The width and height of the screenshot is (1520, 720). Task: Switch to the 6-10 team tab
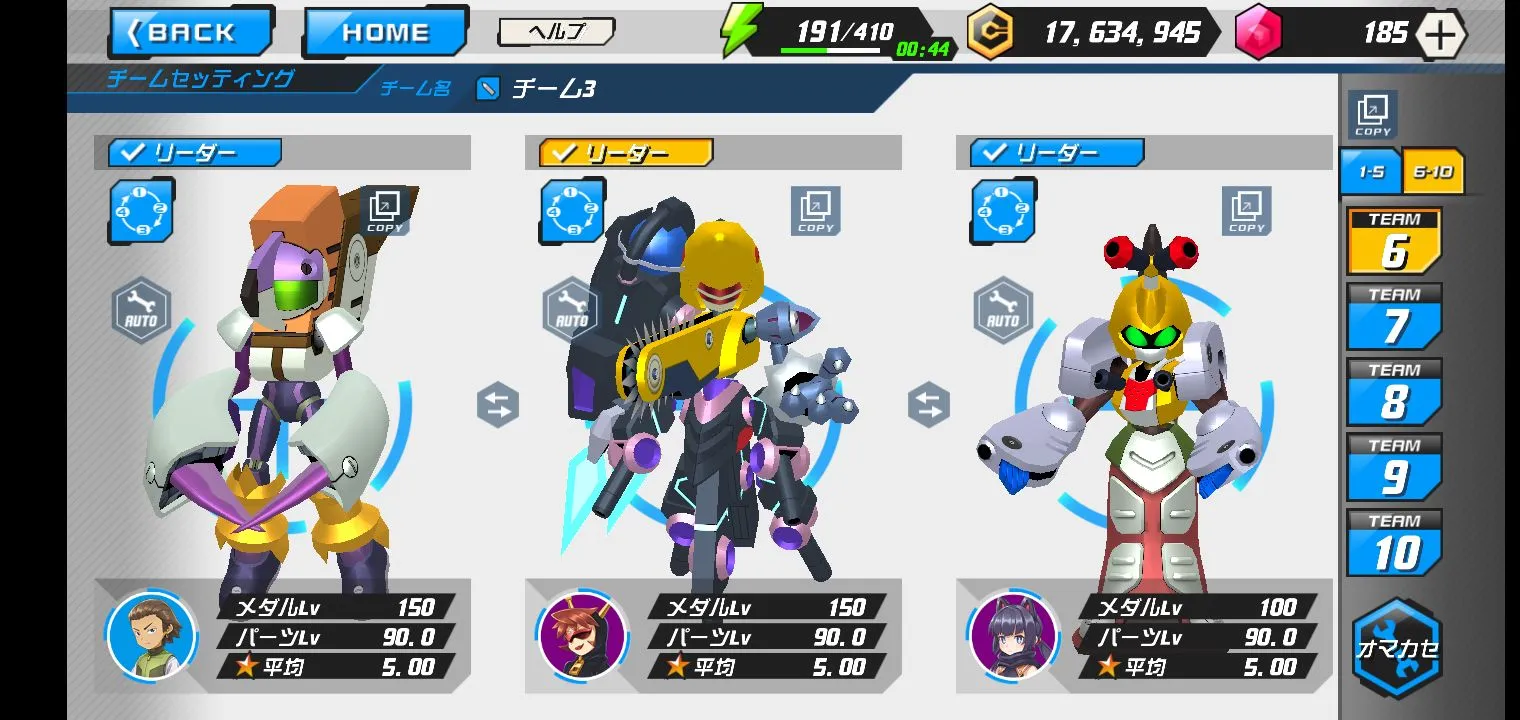[x=1433, y=172]
